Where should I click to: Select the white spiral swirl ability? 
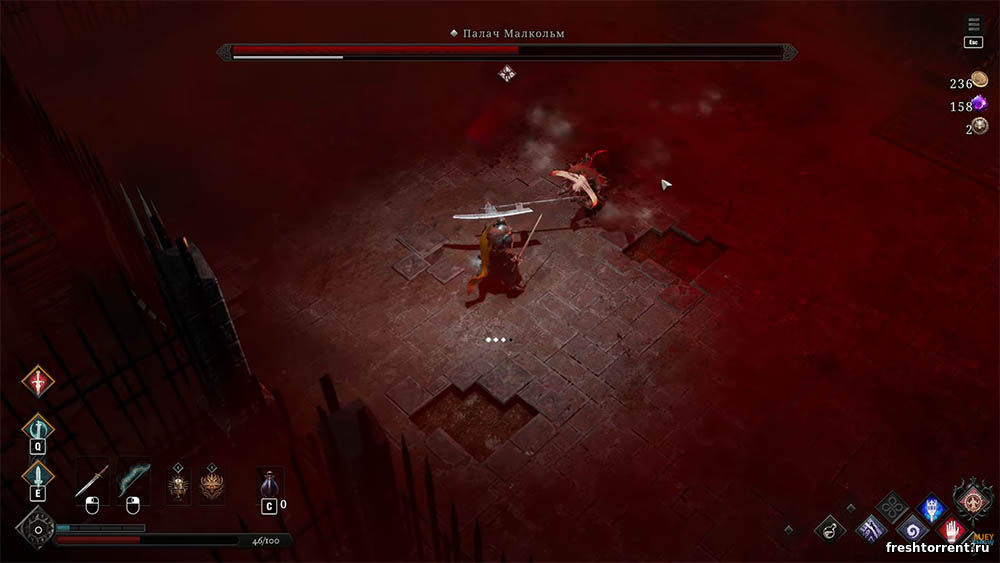pyautogui.click(x=911, y=528)
